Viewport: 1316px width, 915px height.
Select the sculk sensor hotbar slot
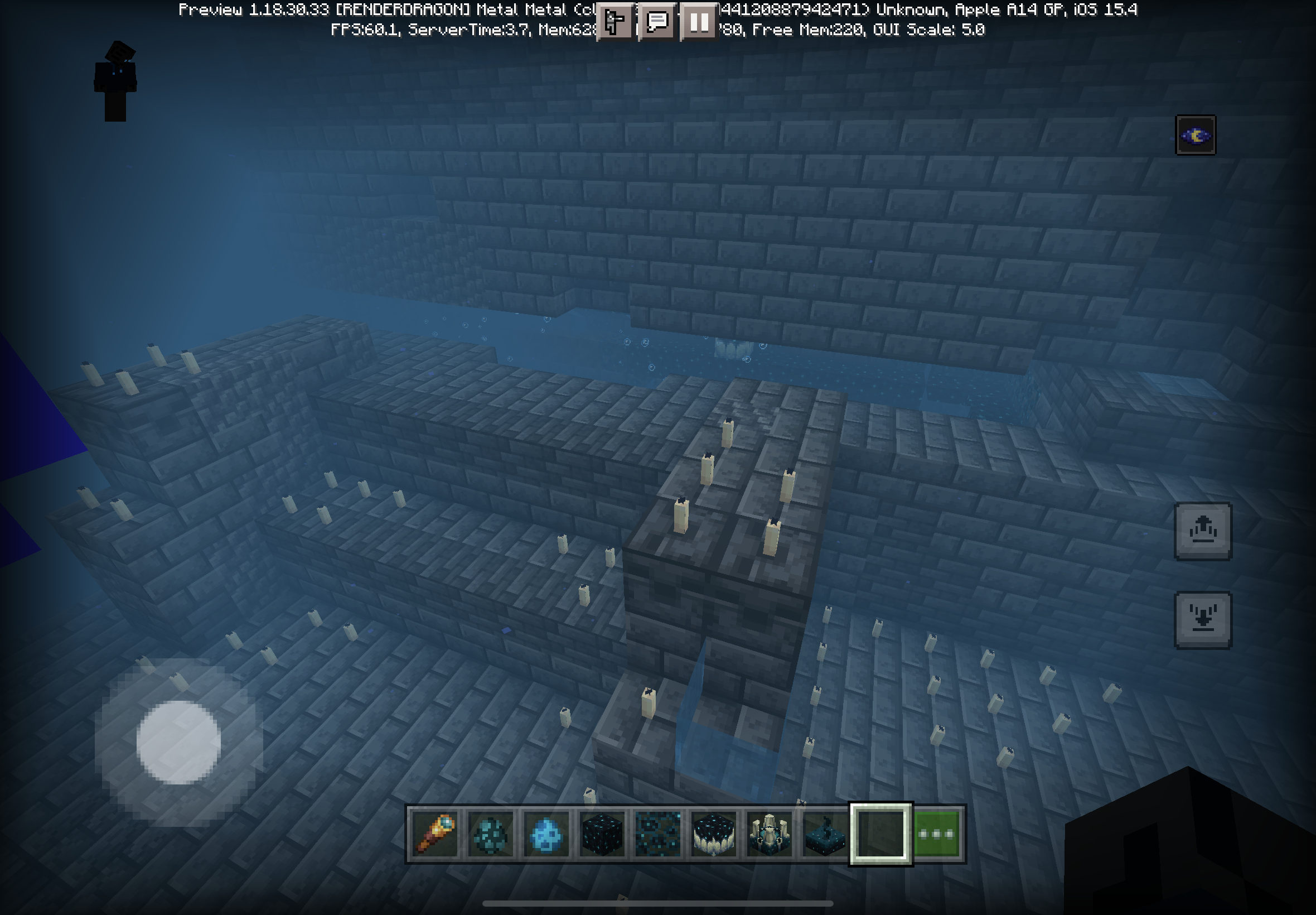point(824,834)
